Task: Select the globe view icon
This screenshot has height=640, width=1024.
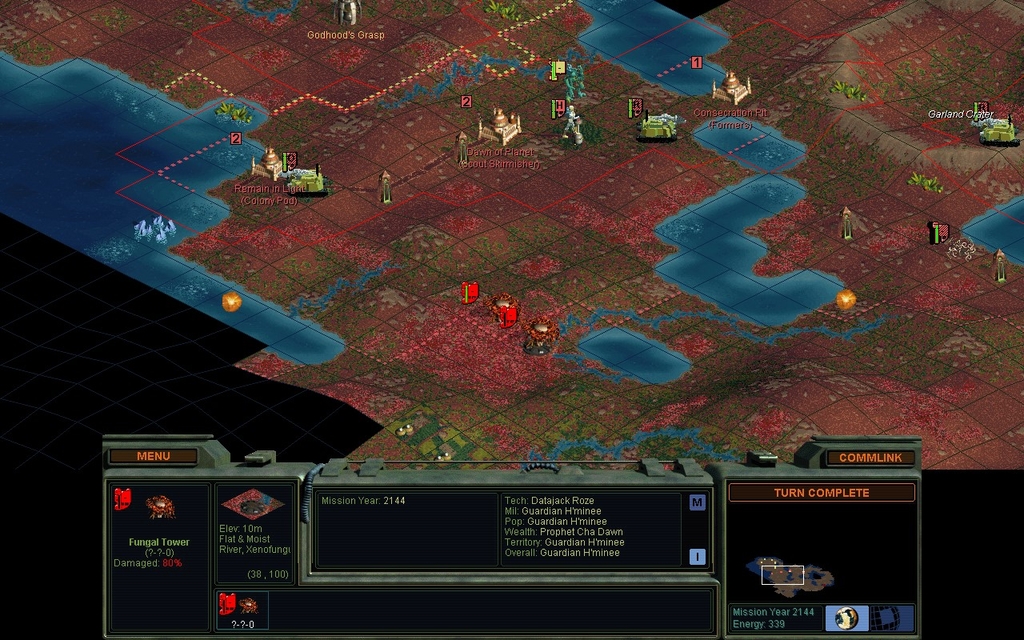Action: pos(847,618)
